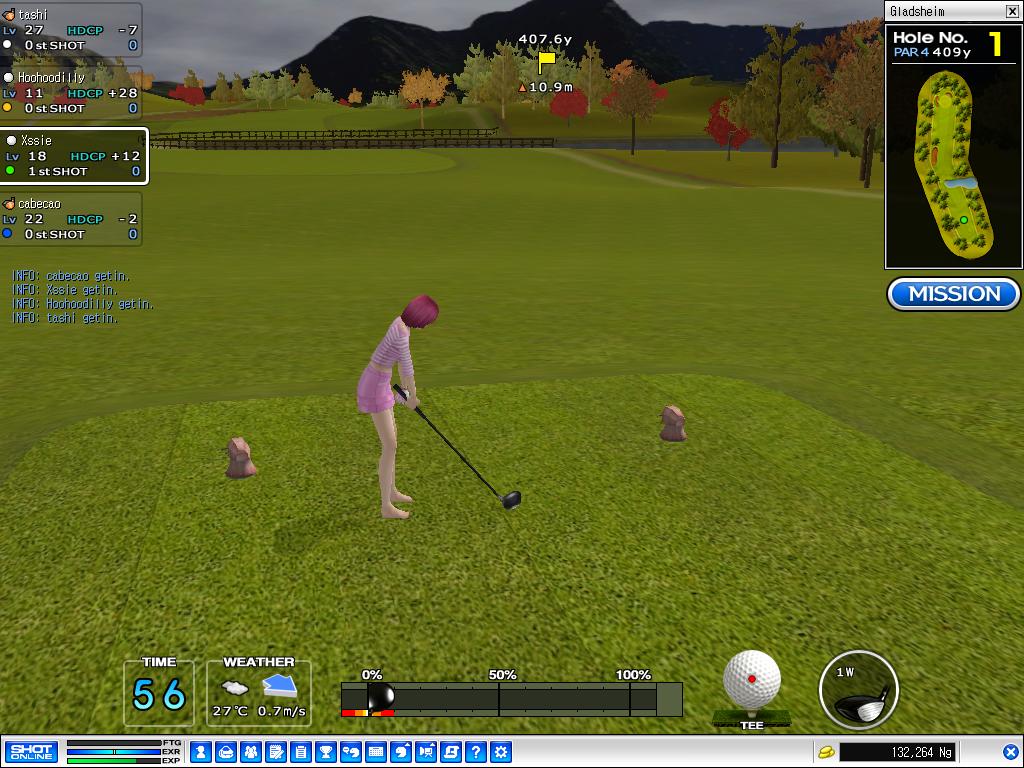Open the group of people icon
Screen dimensions: 1024x768
pos(251,752)
